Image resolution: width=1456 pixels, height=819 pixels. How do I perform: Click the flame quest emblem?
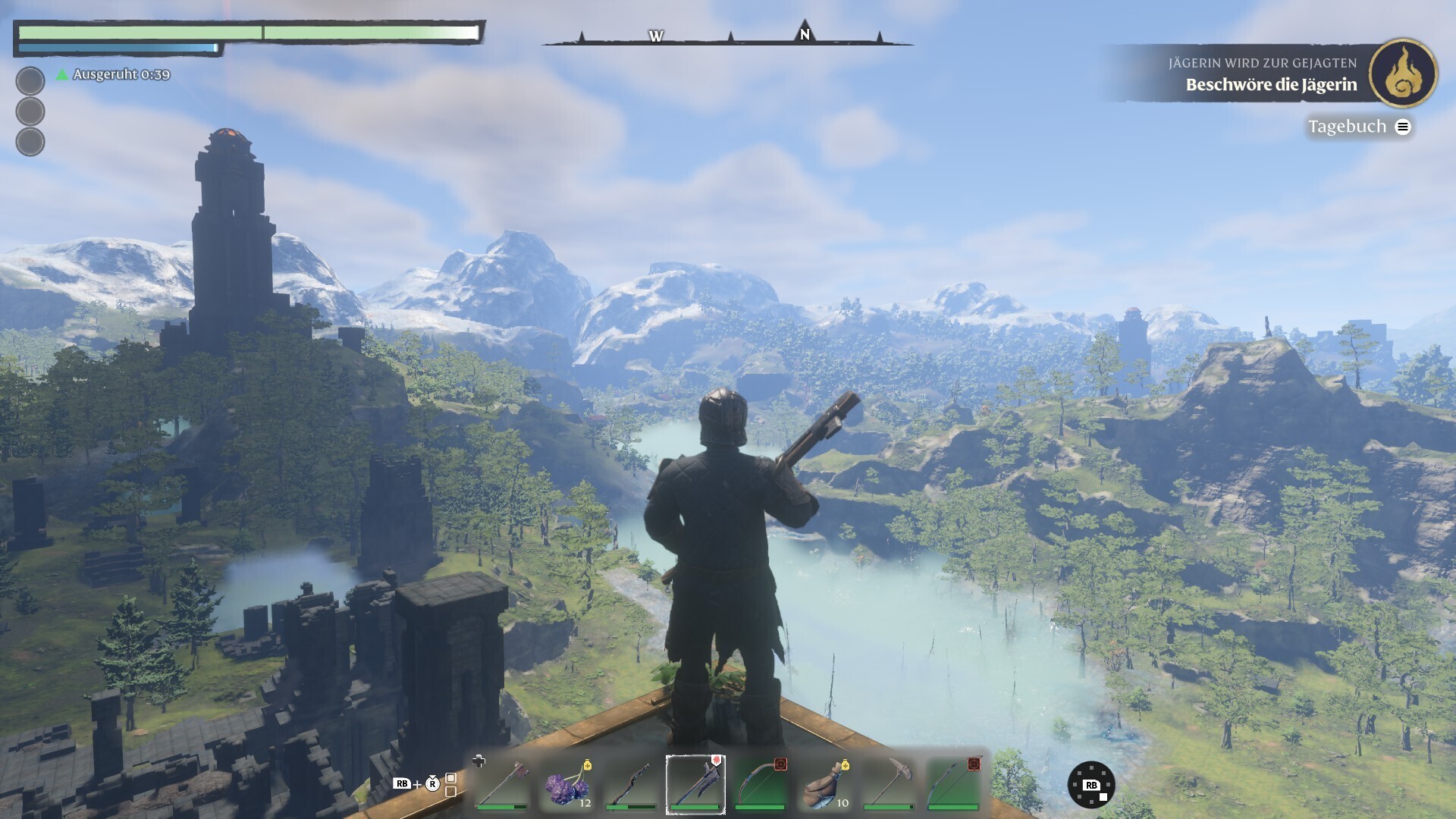(x=1403, y=74)
